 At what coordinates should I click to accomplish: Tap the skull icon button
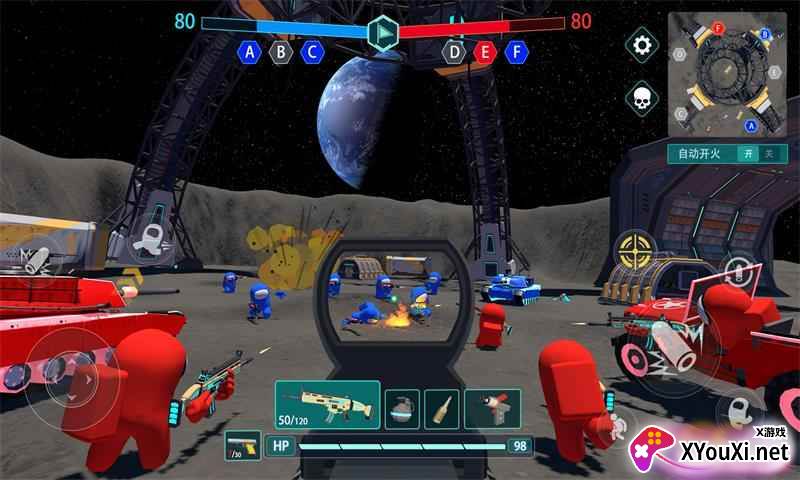[642, 98]
